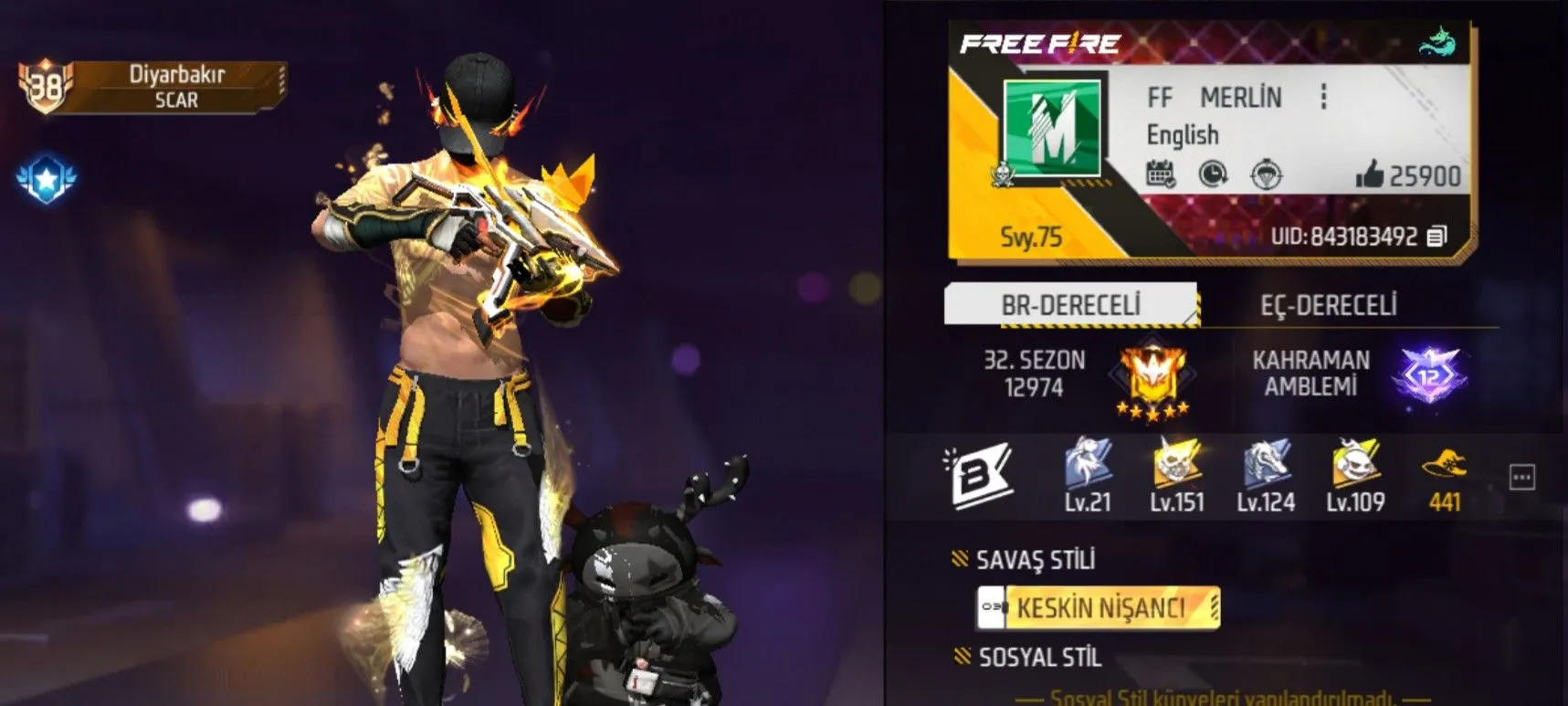Like the profile with the thumbs-up icon

[1370, 174]
